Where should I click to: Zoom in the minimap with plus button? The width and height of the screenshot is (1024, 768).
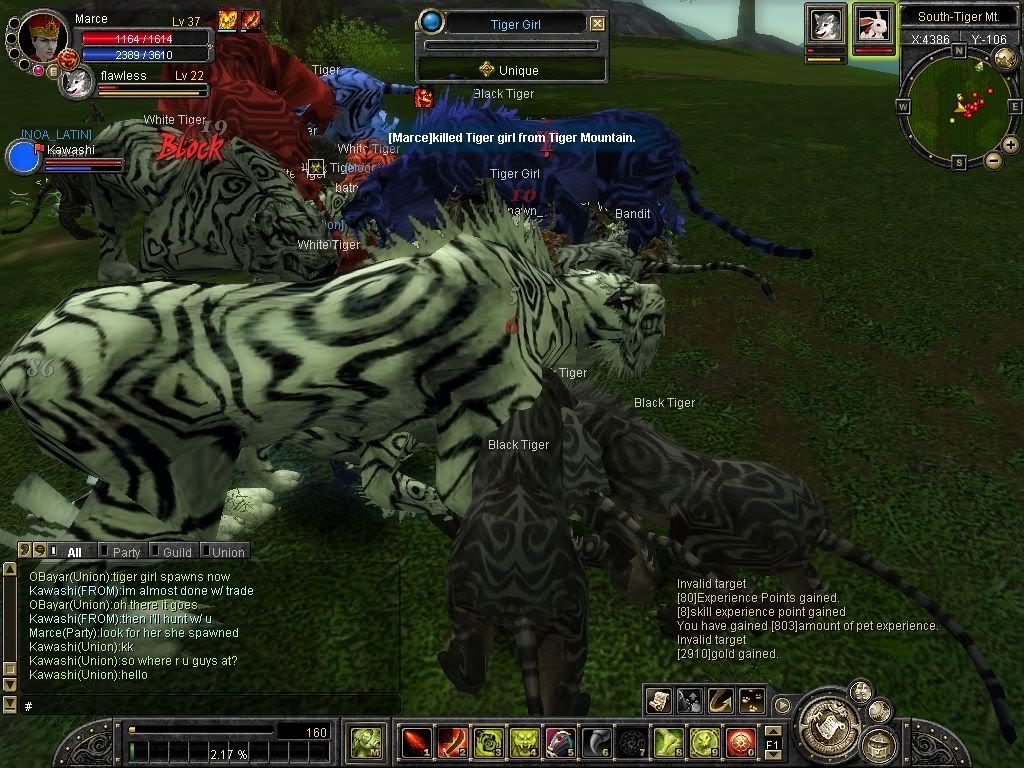[x=1011, y=145]
